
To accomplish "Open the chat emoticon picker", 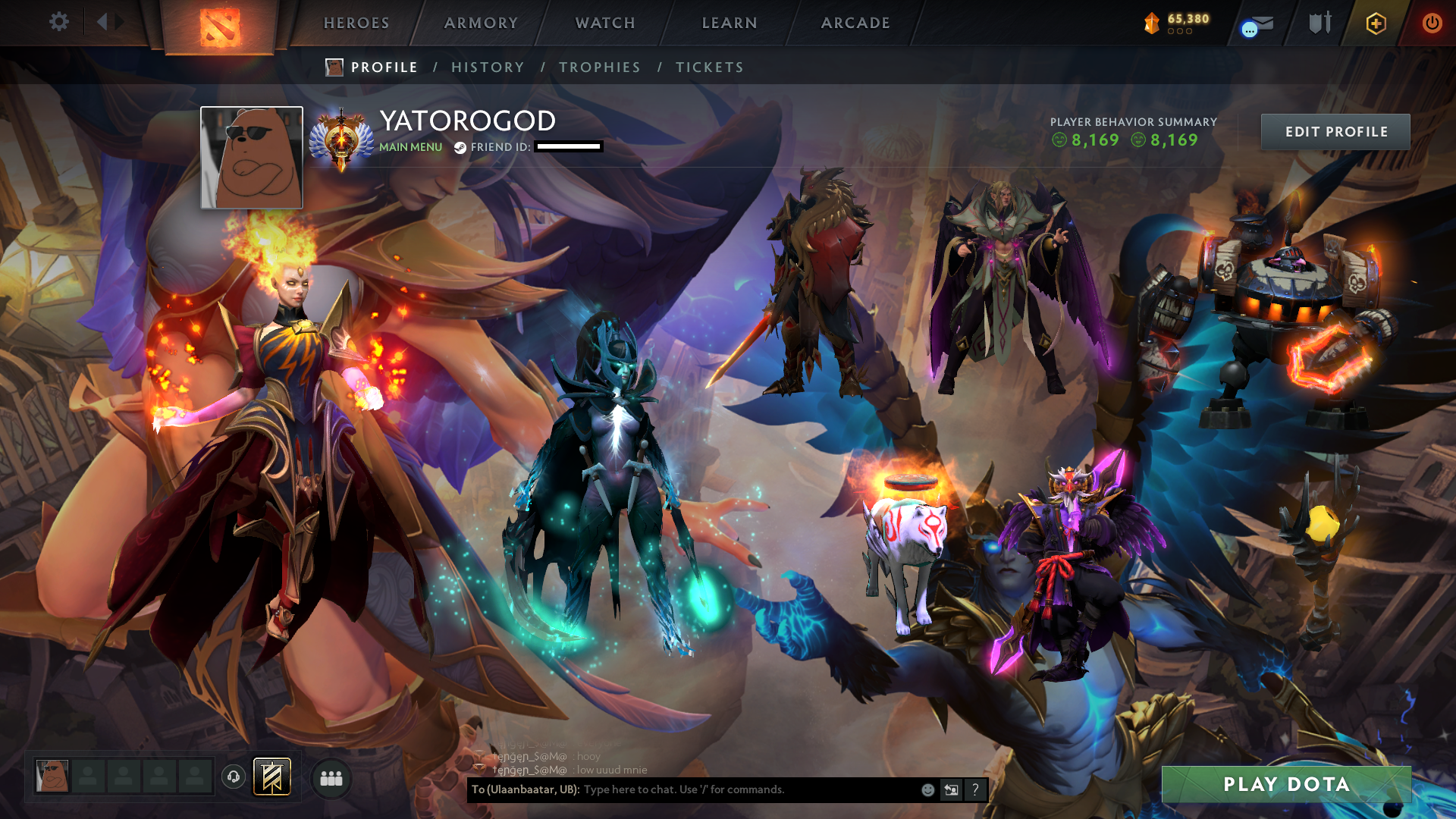I will 927,790.
